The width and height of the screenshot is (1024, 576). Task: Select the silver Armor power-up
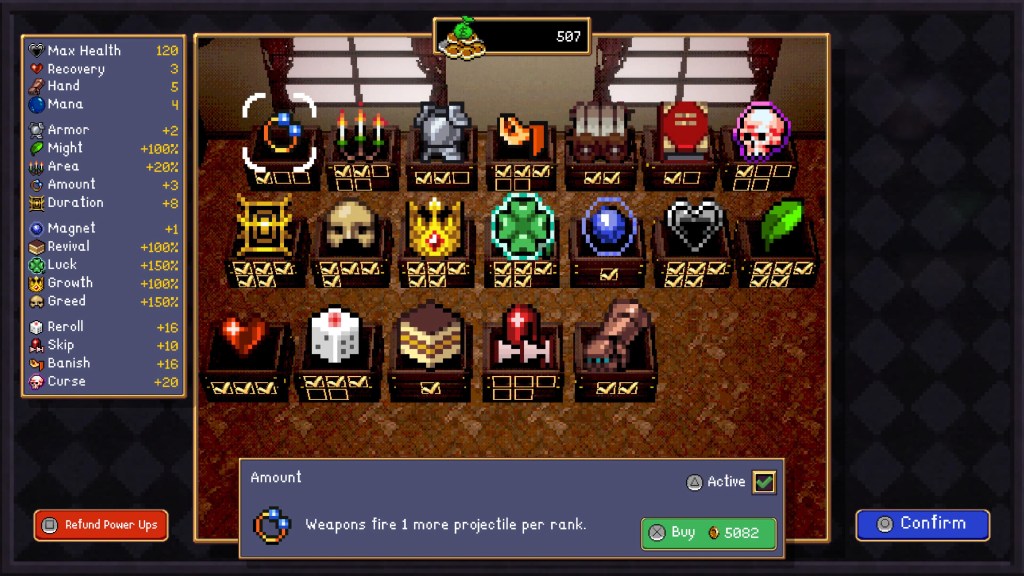tap(441, 133)
